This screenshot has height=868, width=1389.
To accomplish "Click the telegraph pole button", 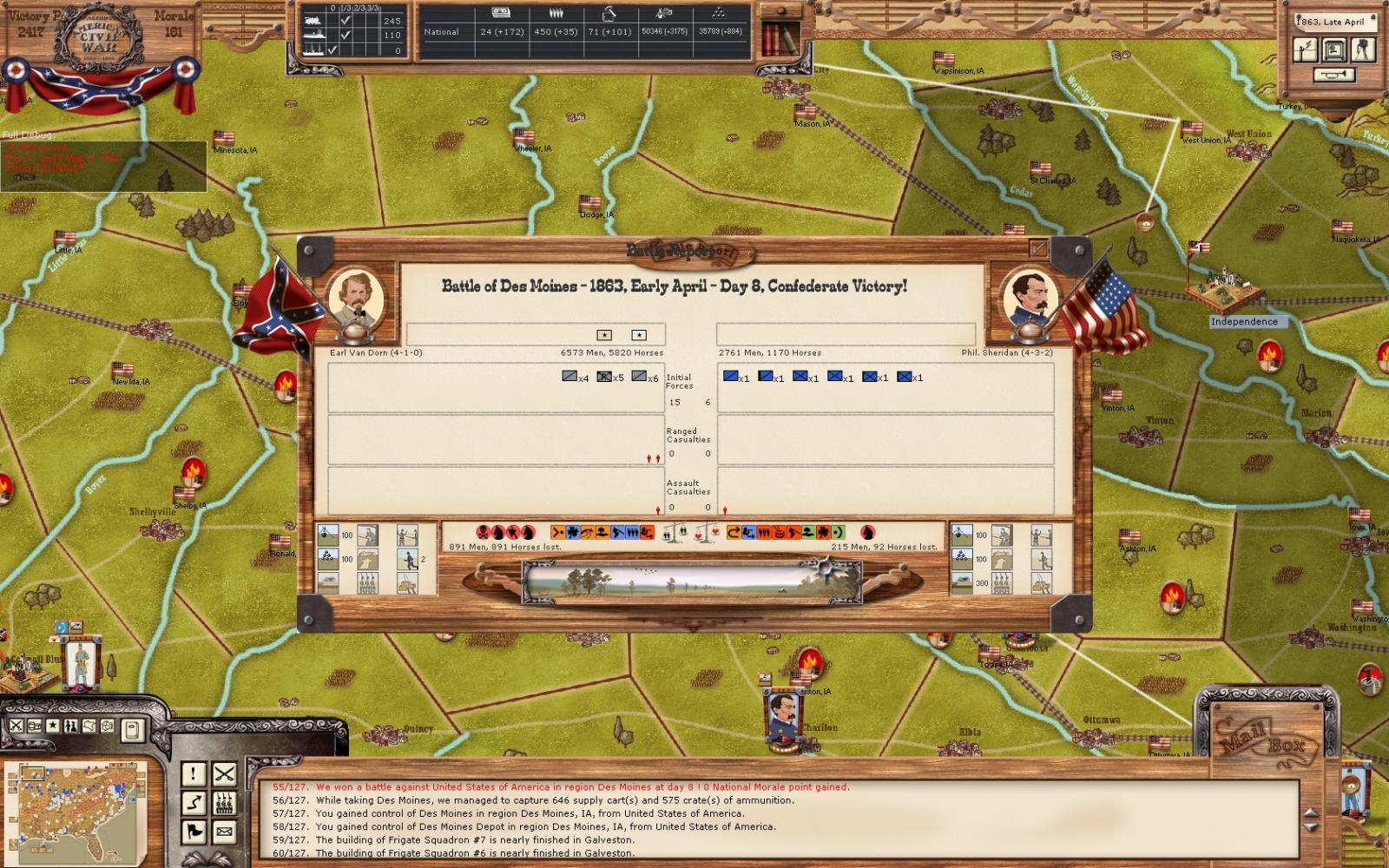I will 1305,49.
